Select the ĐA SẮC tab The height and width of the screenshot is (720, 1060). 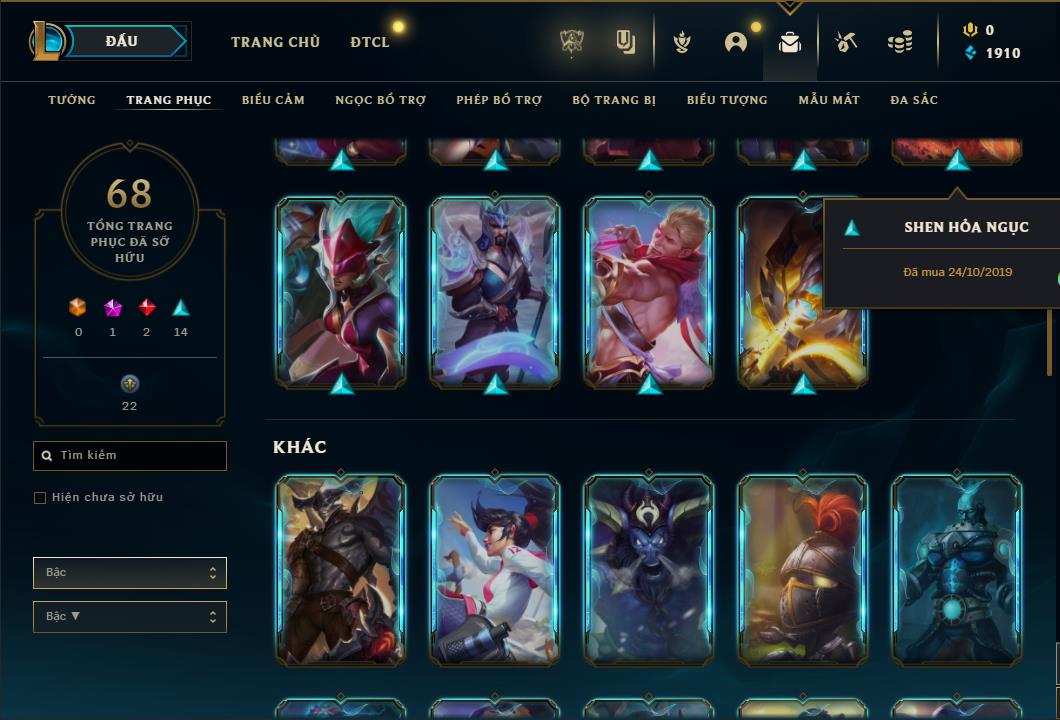[x=914, y=100]
